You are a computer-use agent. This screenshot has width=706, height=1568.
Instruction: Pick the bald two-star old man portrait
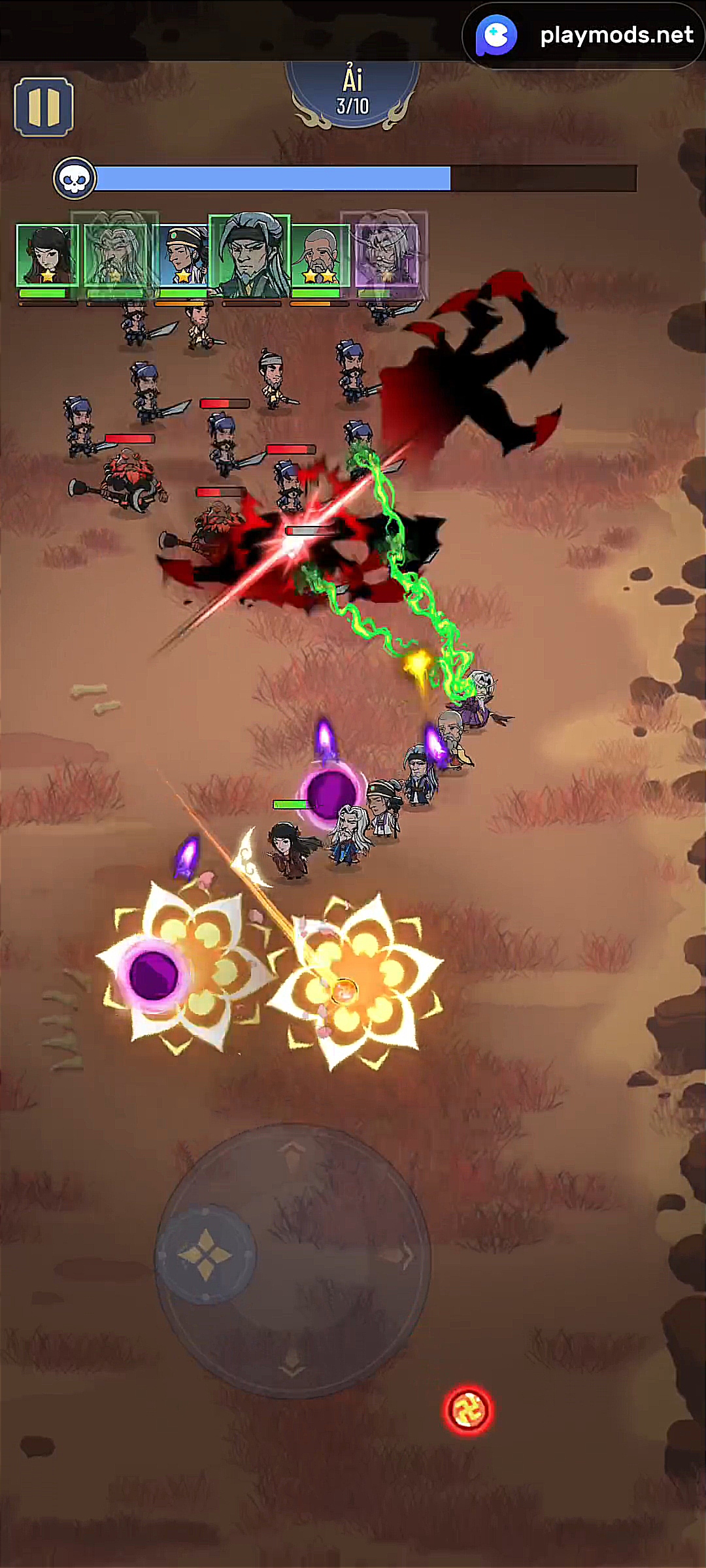coord(320,255)
